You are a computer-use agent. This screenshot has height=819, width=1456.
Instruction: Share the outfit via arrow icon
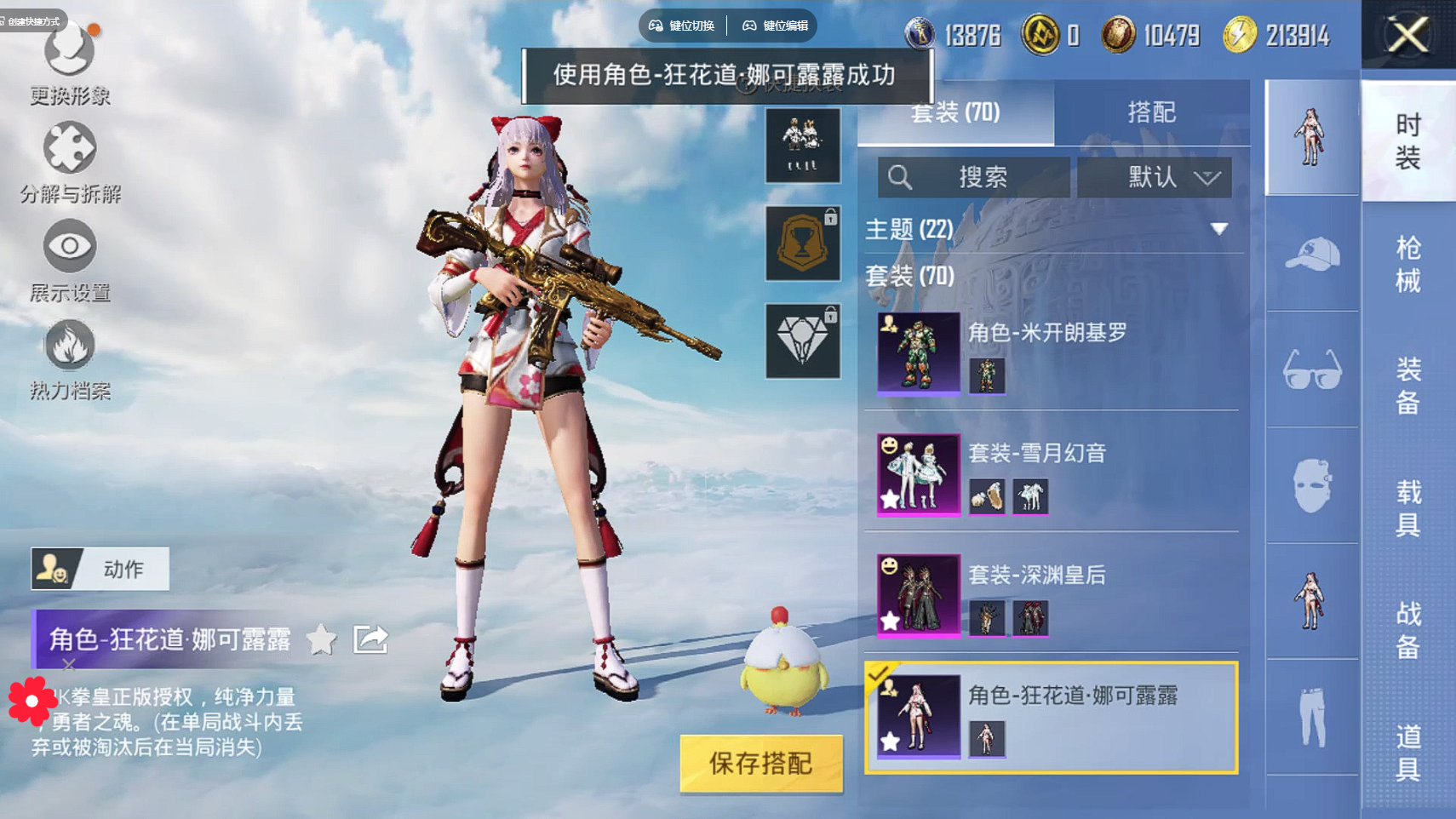pos(370,639)
